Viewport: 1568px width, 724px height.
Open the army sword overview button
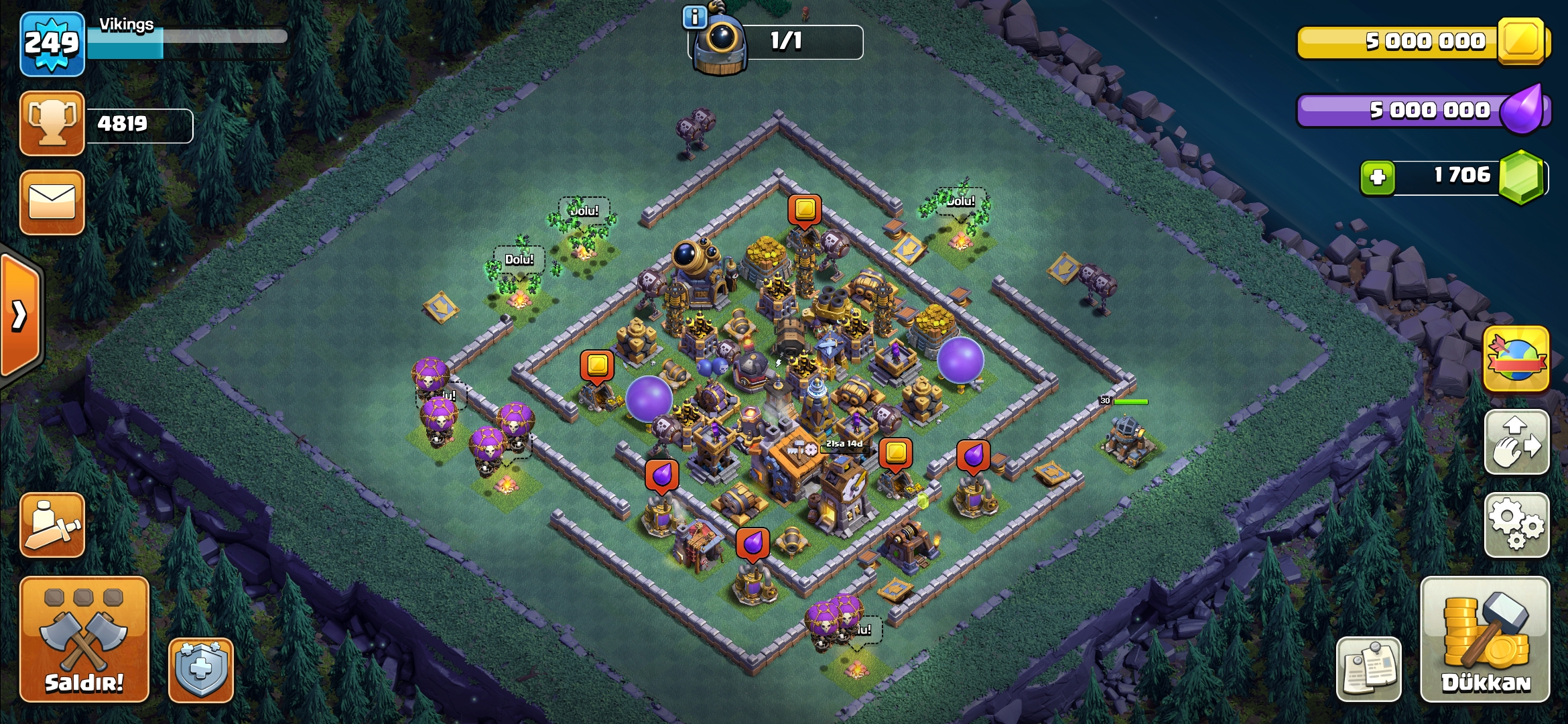pos(52,525)
